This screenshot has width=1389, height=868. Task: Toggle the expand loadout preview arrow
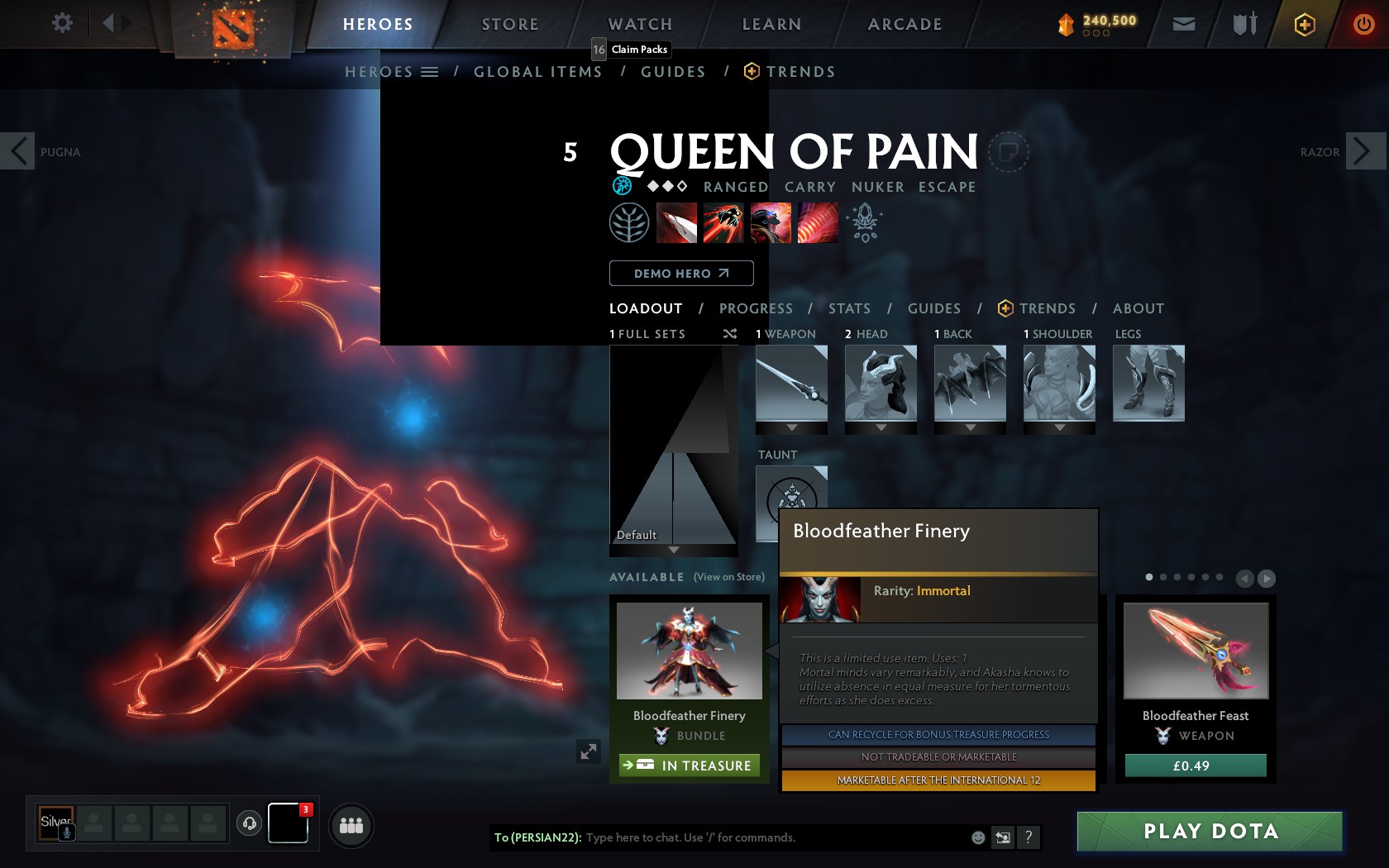(x=589, y=752)
